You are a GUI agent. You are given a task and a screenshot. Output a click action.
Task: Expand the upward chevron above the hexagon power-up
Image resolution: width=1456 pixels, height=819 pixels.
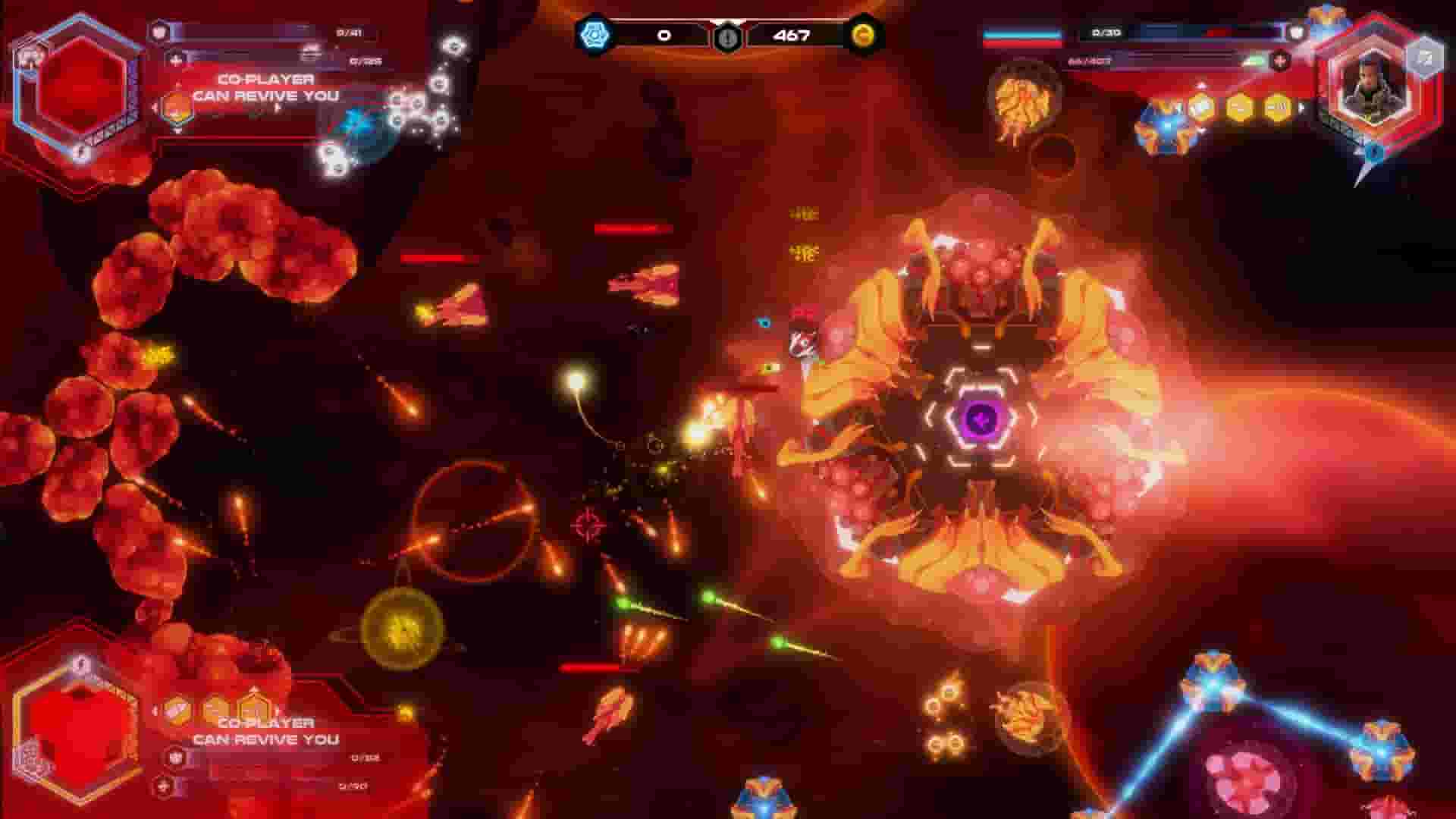click(253, 689)
